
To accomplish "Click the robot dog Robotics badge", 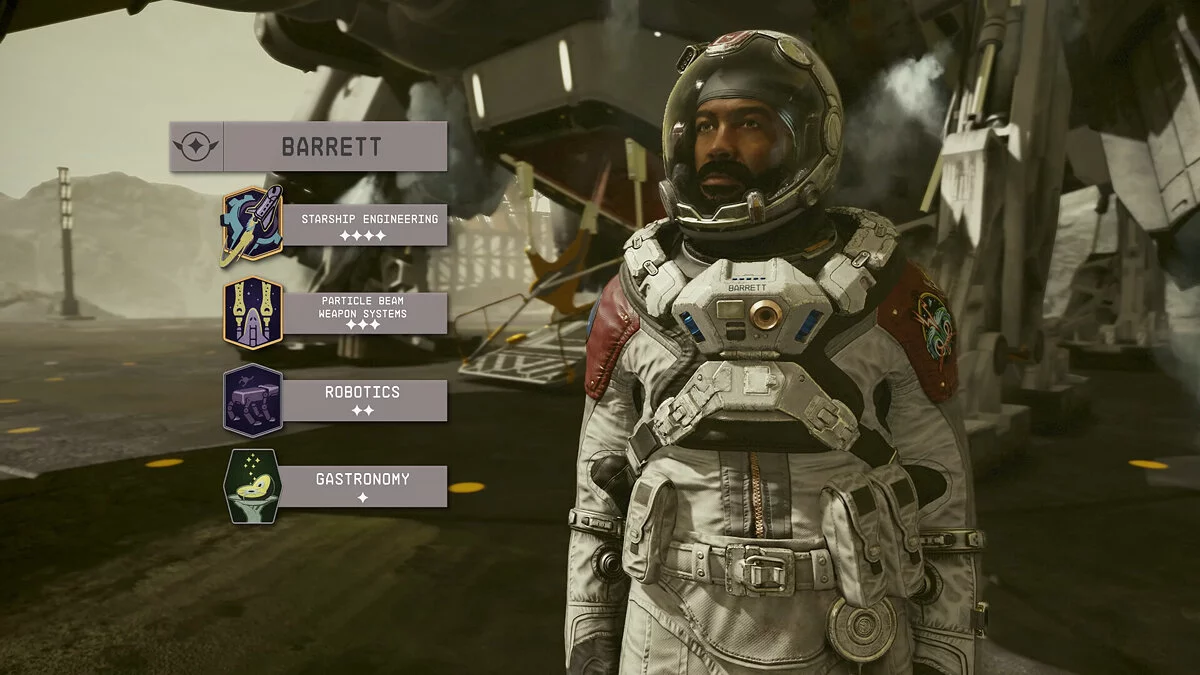I will [x=252, y=400].
